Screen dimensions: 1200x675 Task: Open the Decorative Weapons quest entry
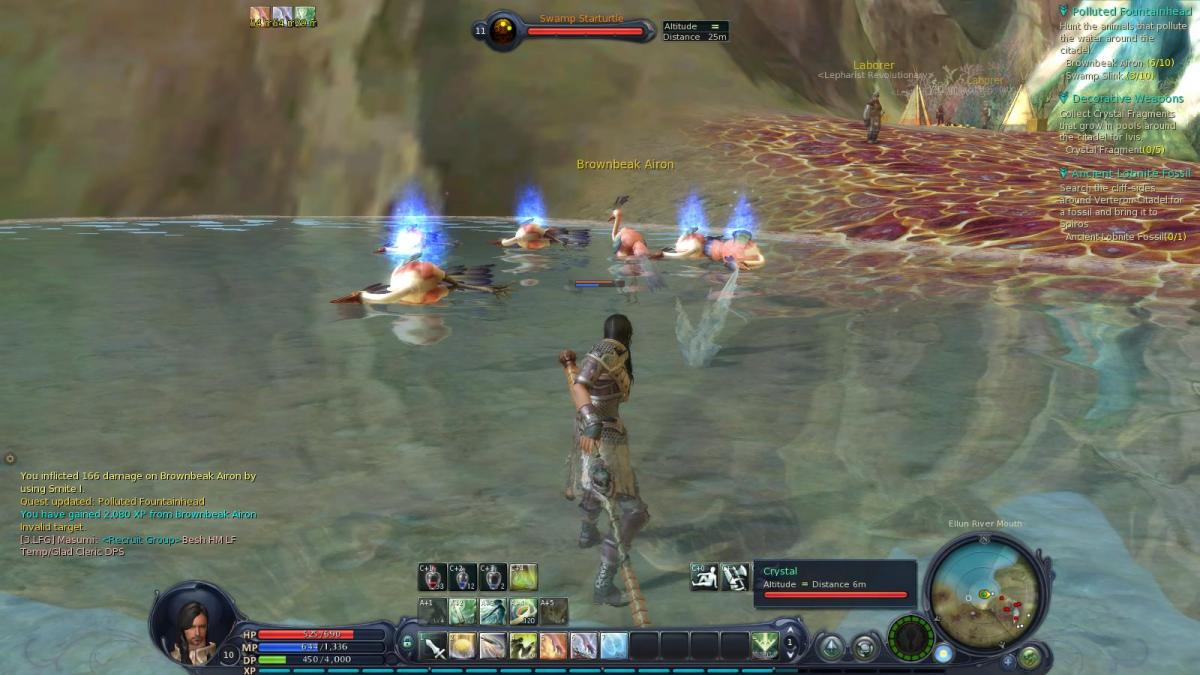point(1127,99)
